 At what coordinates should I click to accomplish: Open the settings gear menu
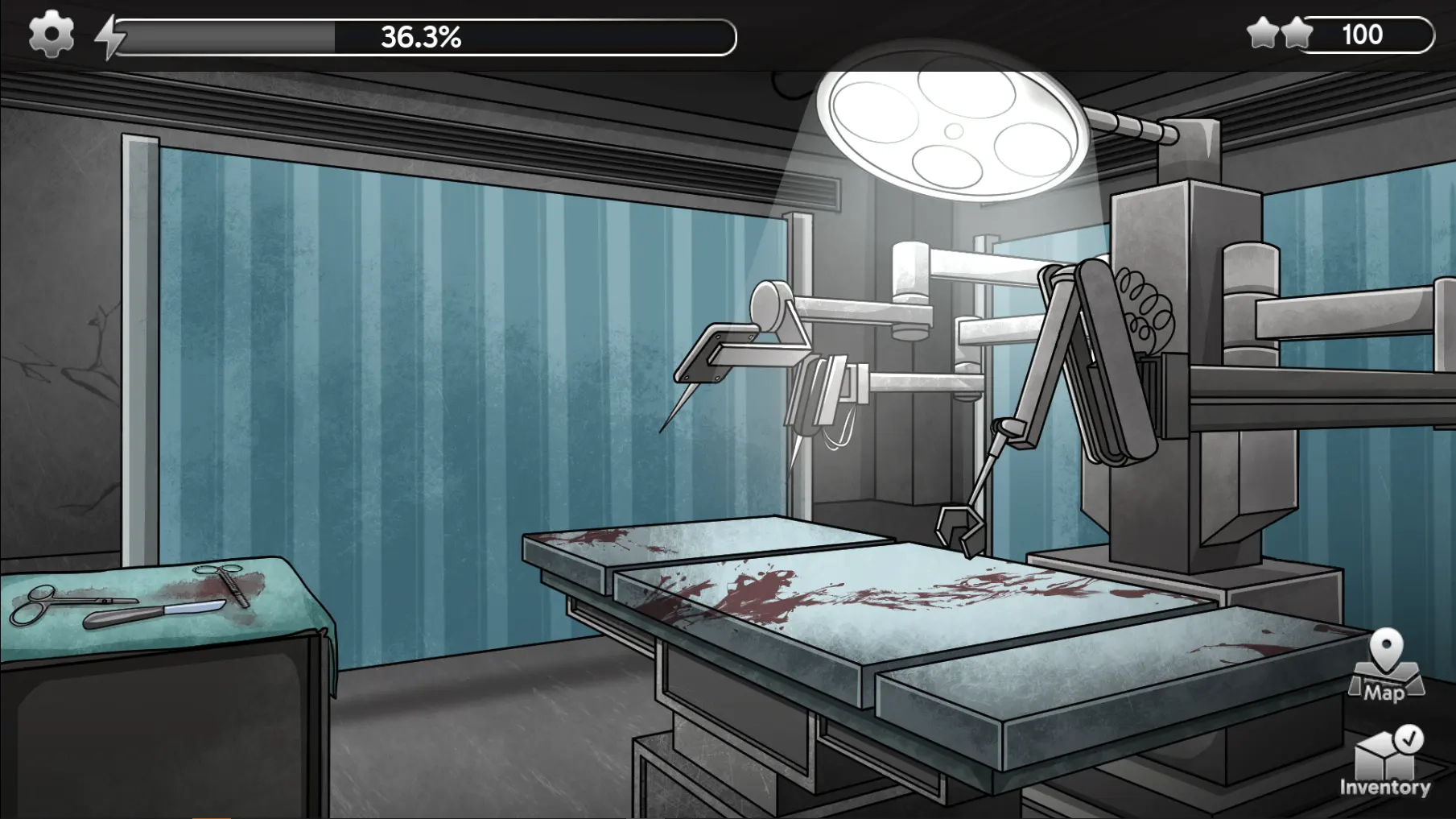point(51,35)
